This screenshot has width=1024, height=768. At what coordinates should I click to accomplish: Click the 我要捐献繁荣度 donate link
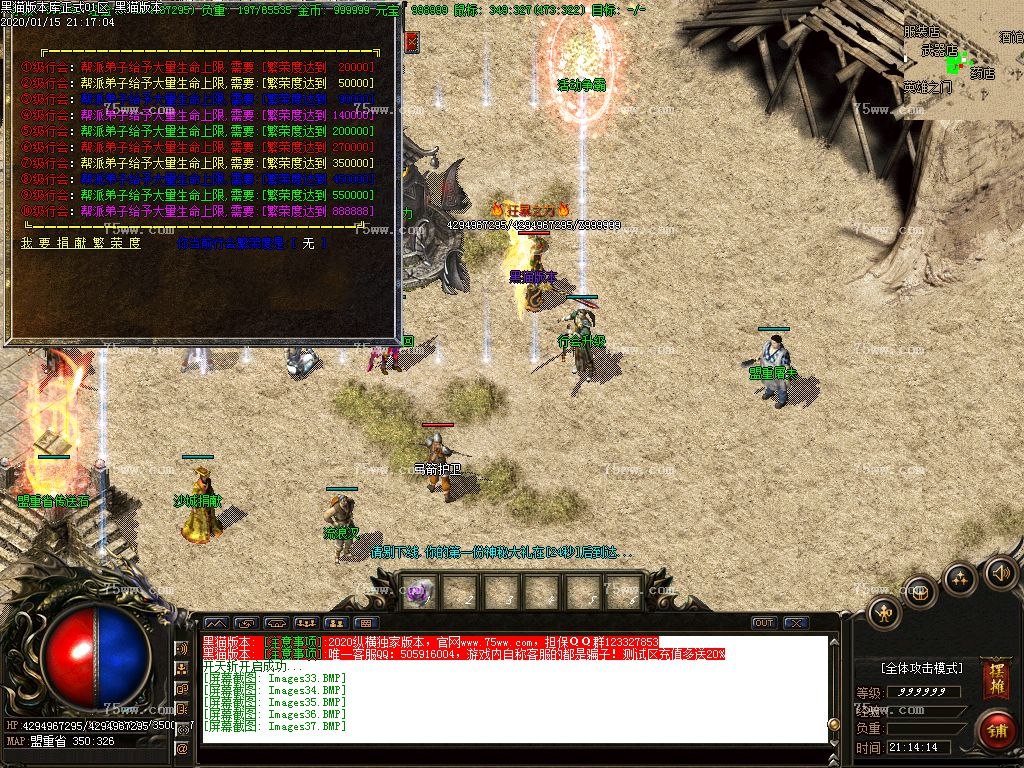pos(81,243)
